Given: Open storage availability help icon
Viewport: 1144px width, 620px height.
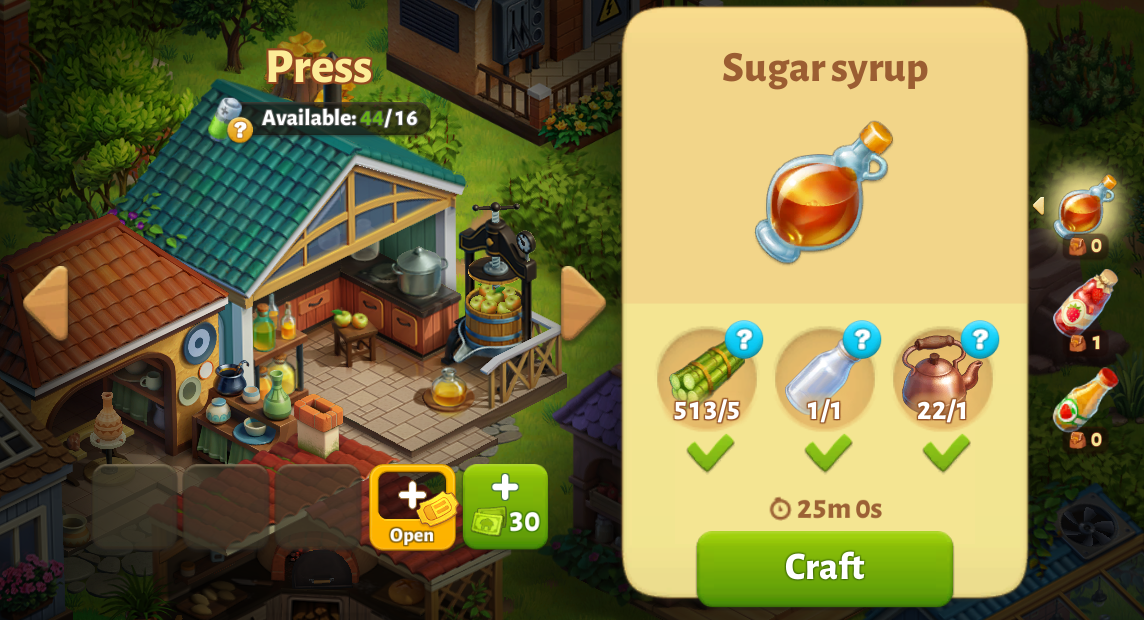Looking at the screenshot, I should [x=239, y=129].
